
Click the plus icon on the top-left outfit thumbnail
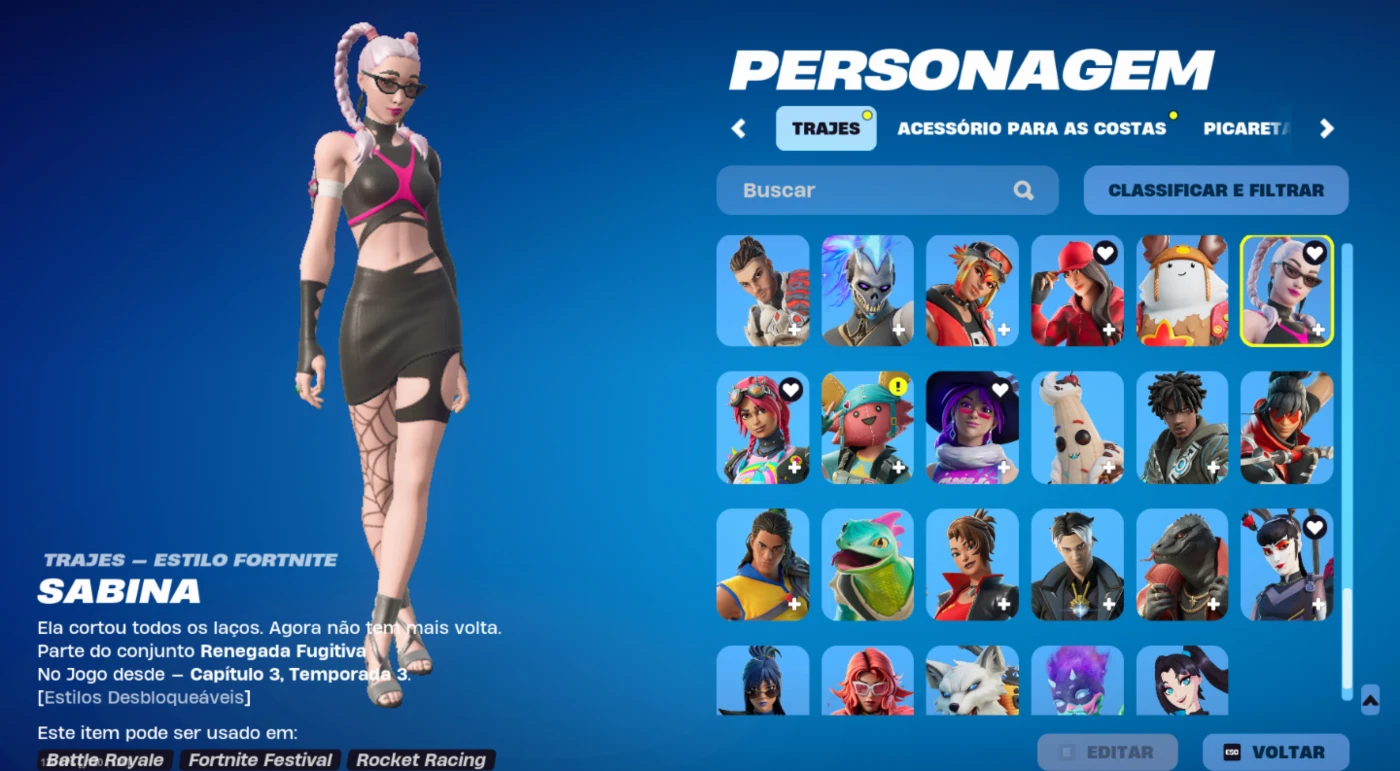pyautogui.click(x=792, y=330)
